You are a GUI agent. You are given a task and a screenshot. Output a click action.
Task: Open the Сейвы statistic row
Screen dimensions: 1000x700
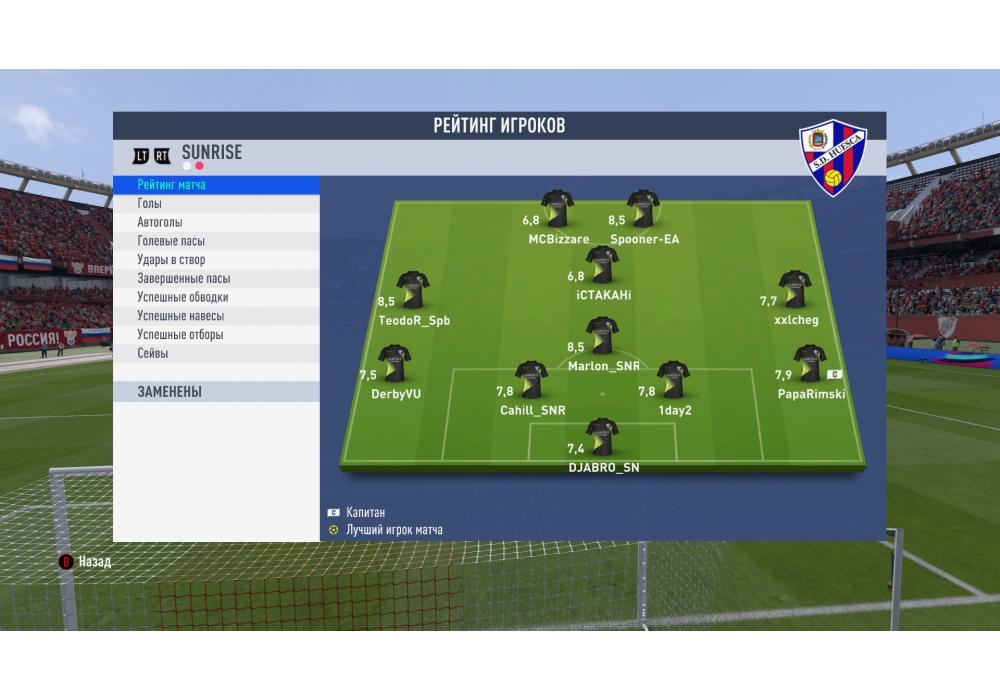tap(216, 353)
